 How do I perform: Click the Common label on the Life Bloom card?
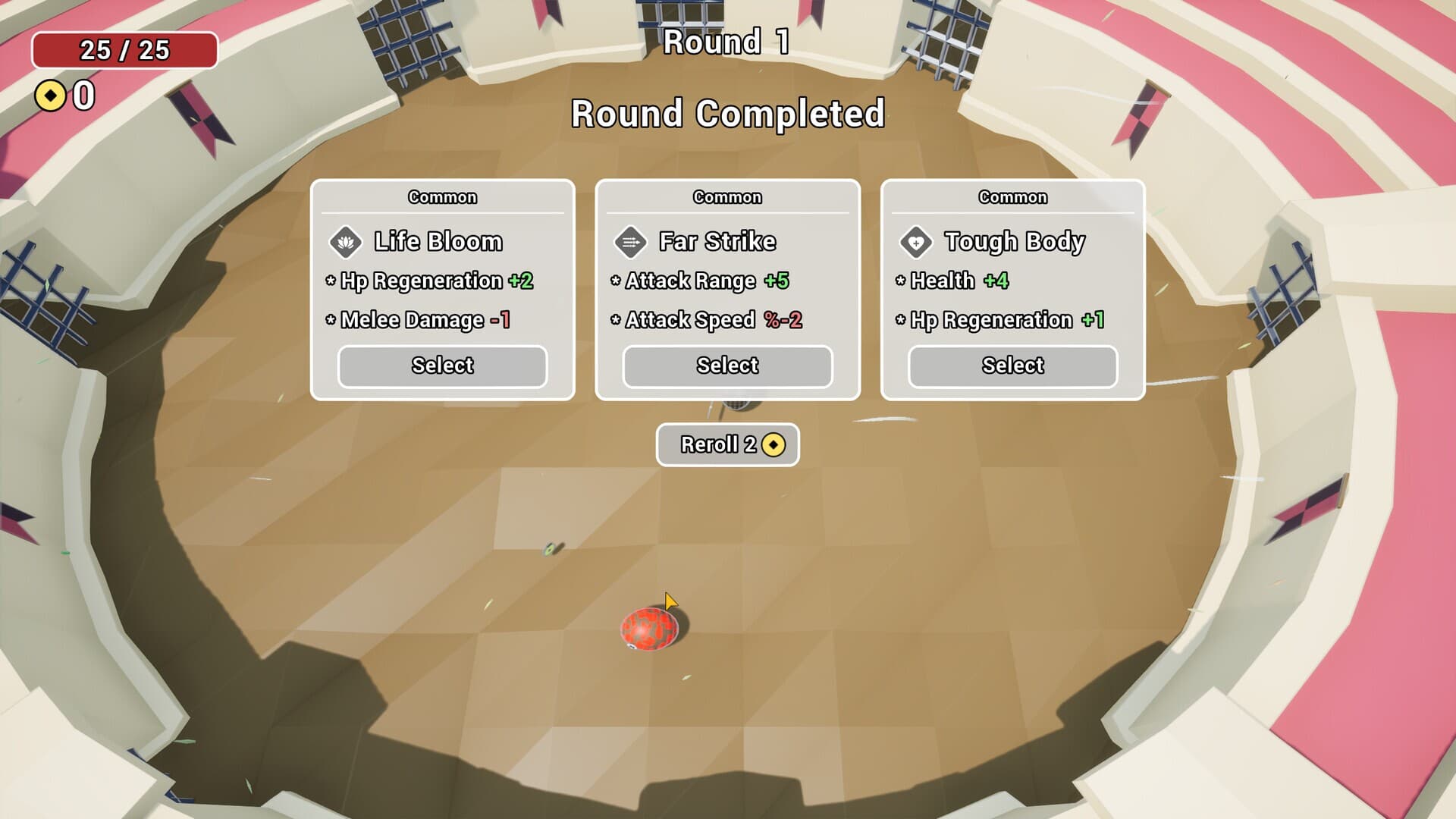tap(442, 197)
